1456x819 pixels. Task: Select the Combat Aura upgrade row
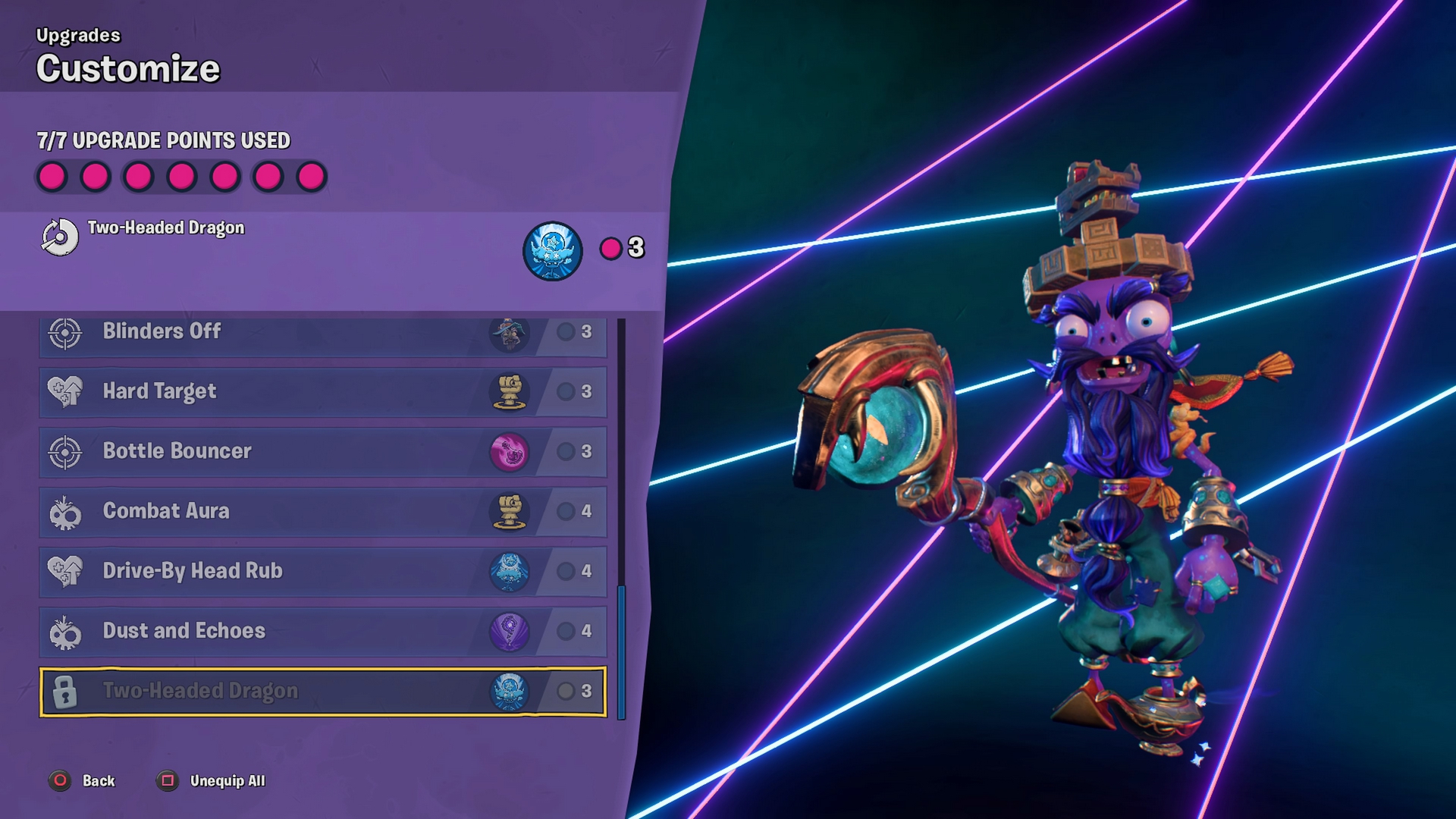coord(322,511)
